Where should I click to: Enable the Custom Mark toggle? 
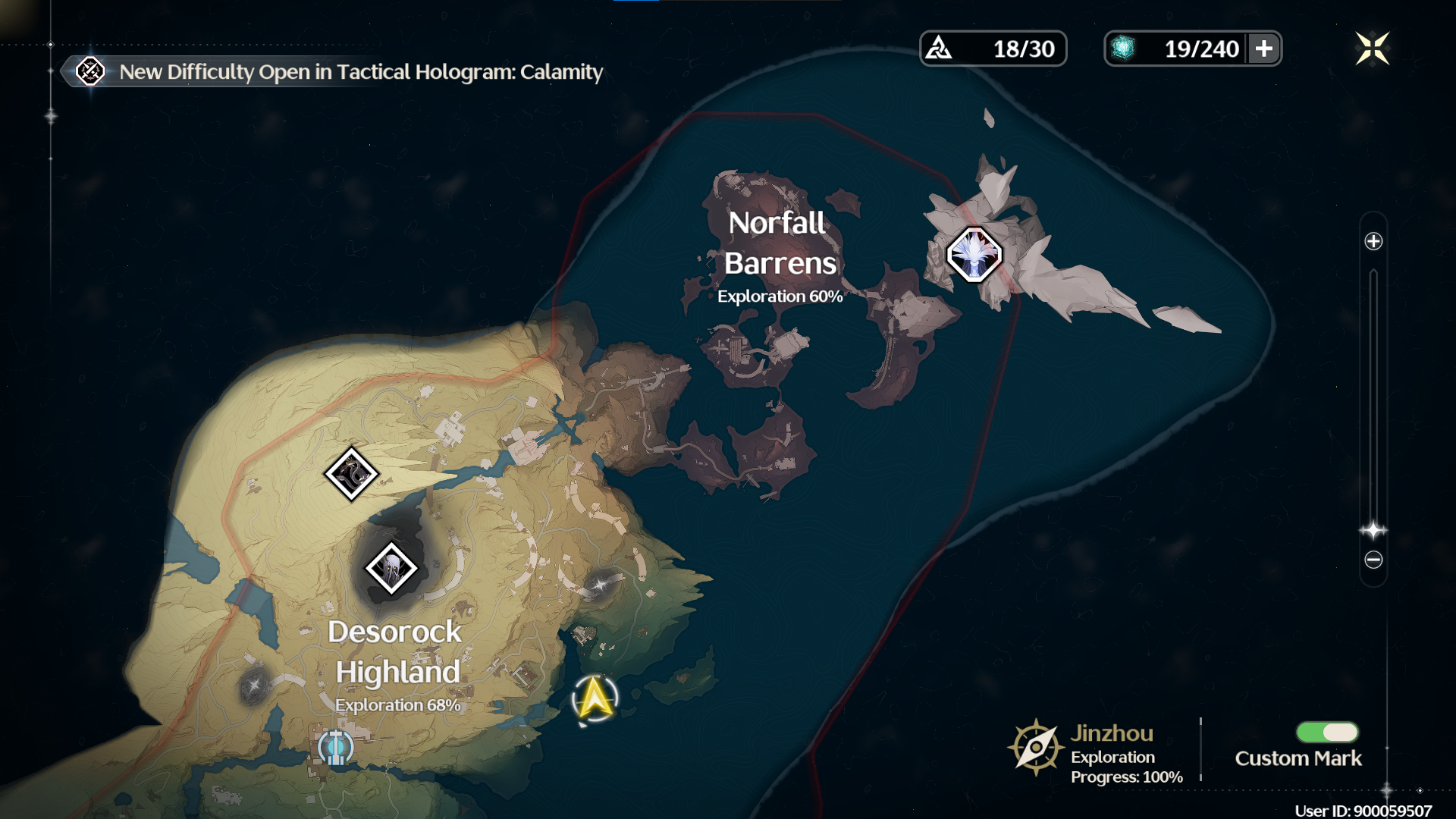point(1326,733)
